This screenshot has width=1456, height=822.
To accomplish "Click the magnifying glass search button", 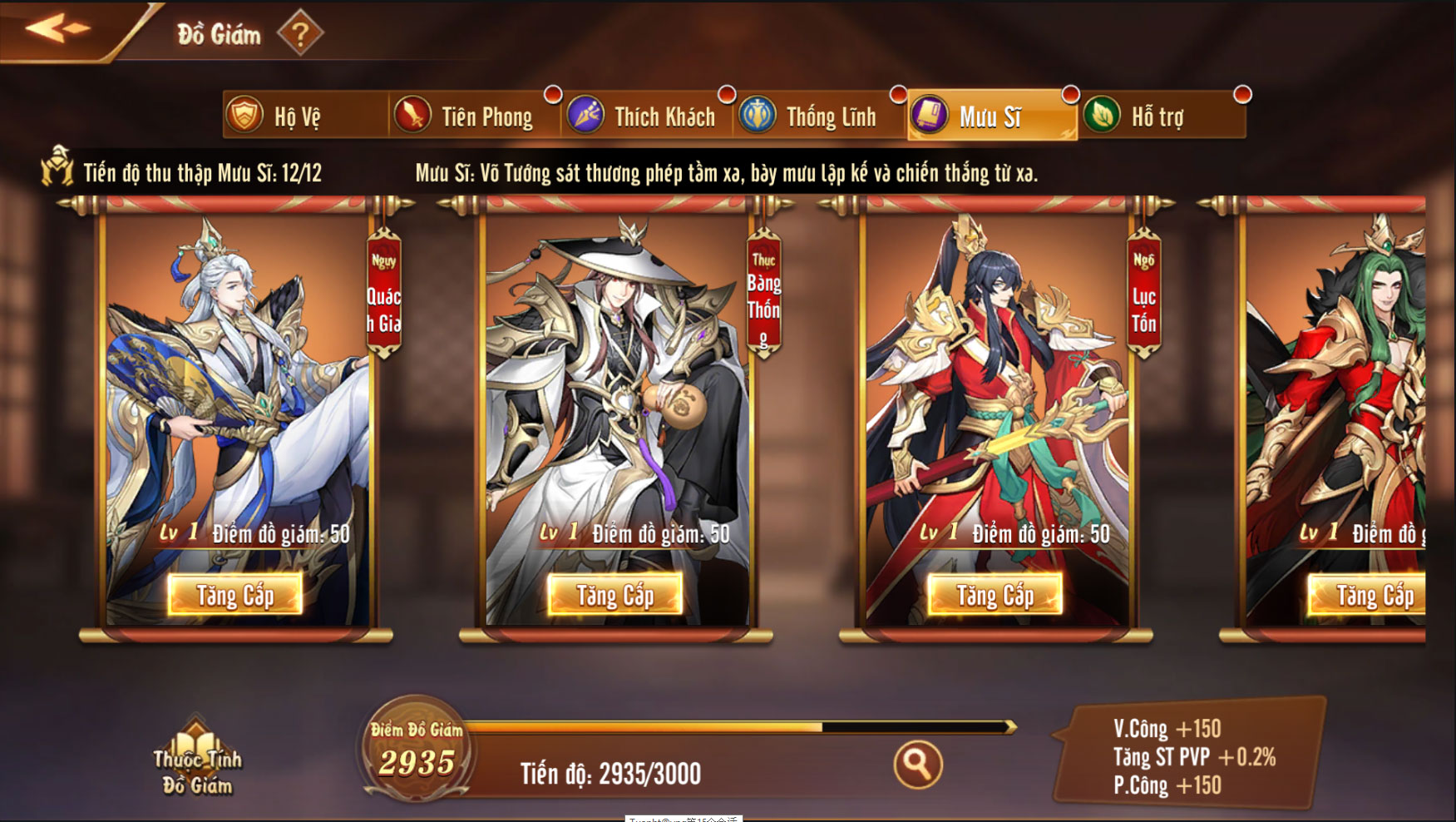I will coord(917,764).
